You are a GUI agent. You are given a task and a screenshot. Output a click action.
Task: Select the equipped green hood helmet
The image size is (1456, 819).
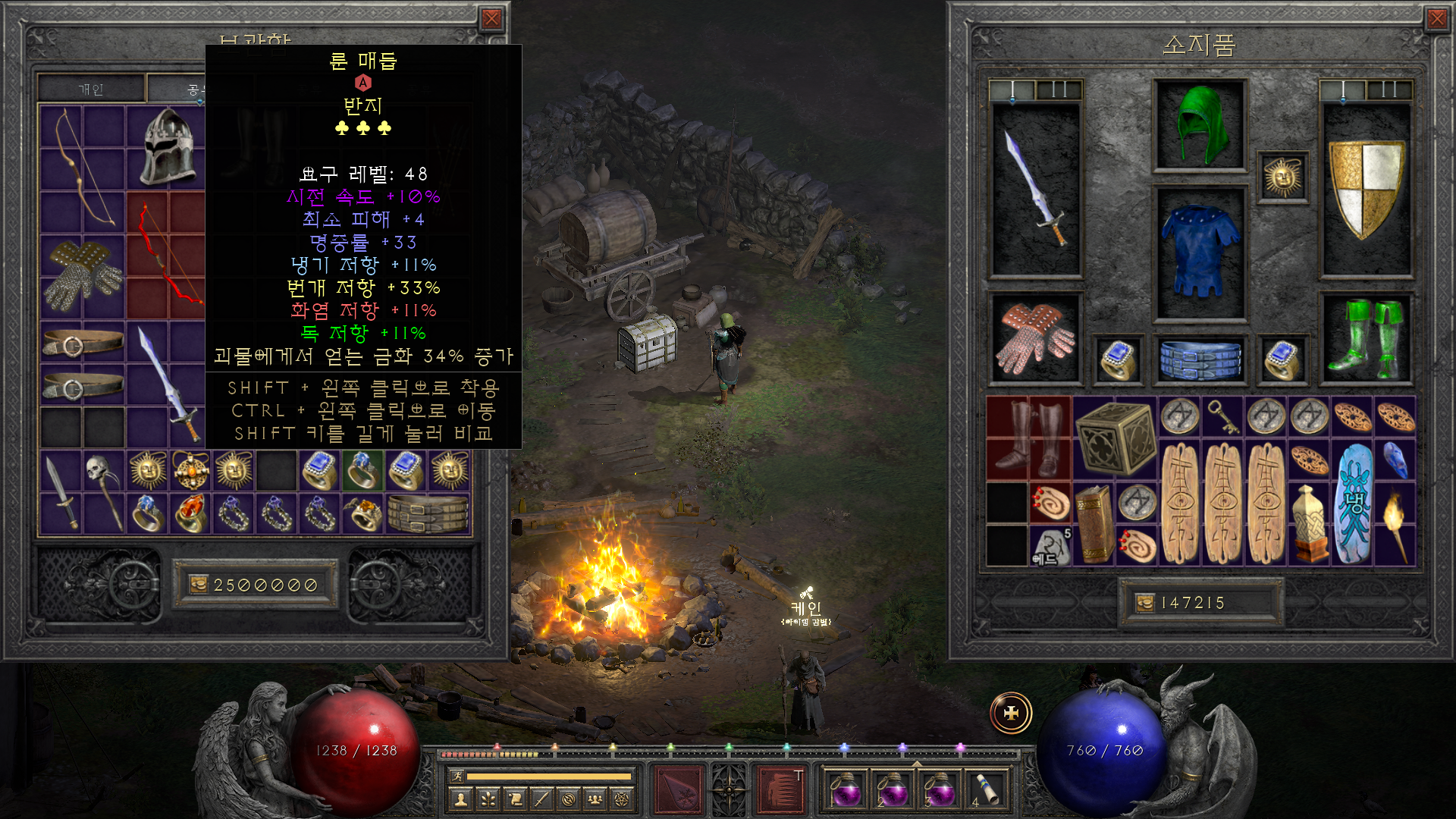(x=1199, y=126)
